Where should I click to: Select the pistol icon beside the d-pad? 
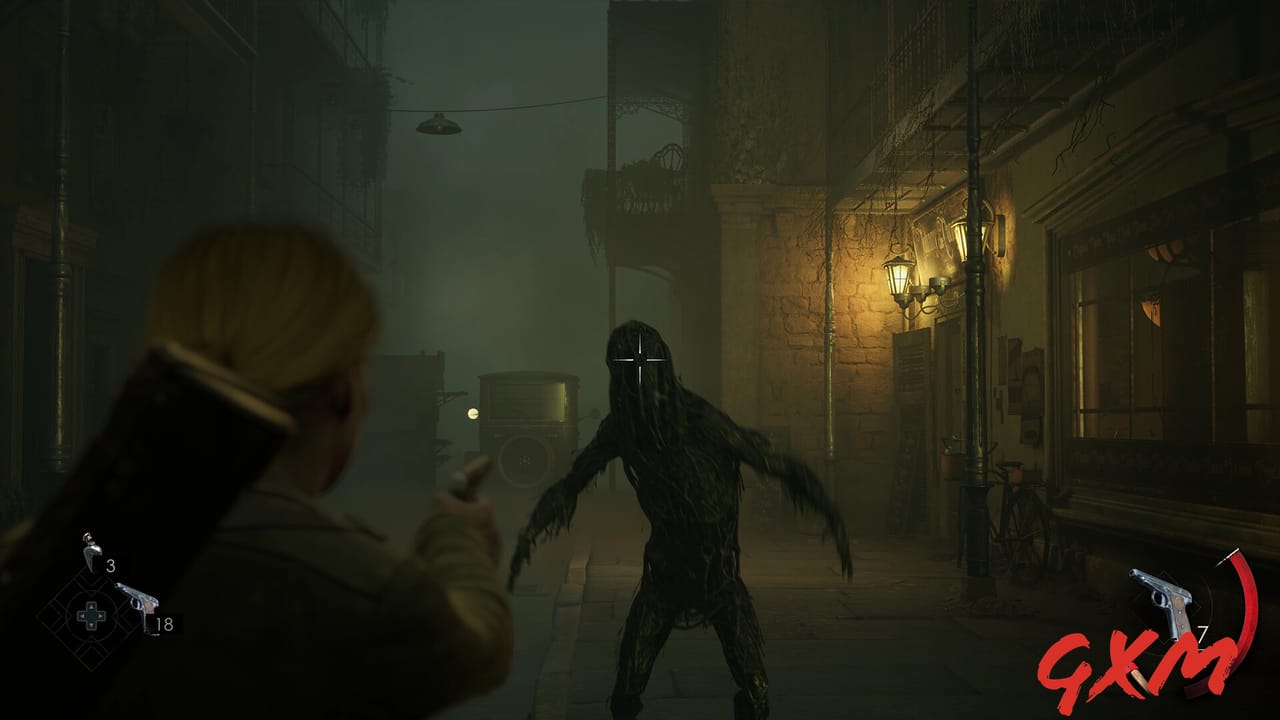138,602
